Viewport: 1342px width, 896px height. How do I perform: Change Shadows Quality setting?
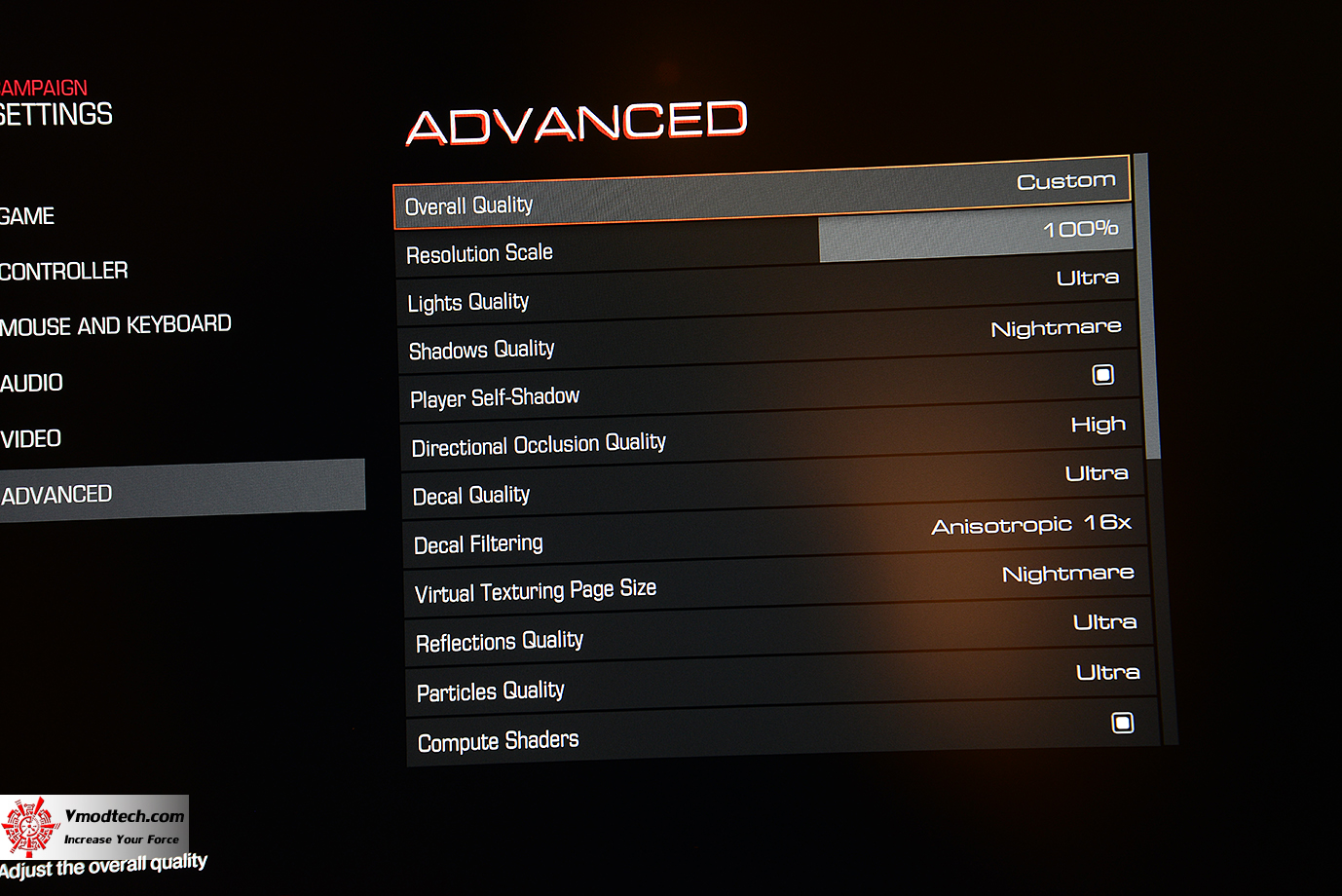coord(767,339)
